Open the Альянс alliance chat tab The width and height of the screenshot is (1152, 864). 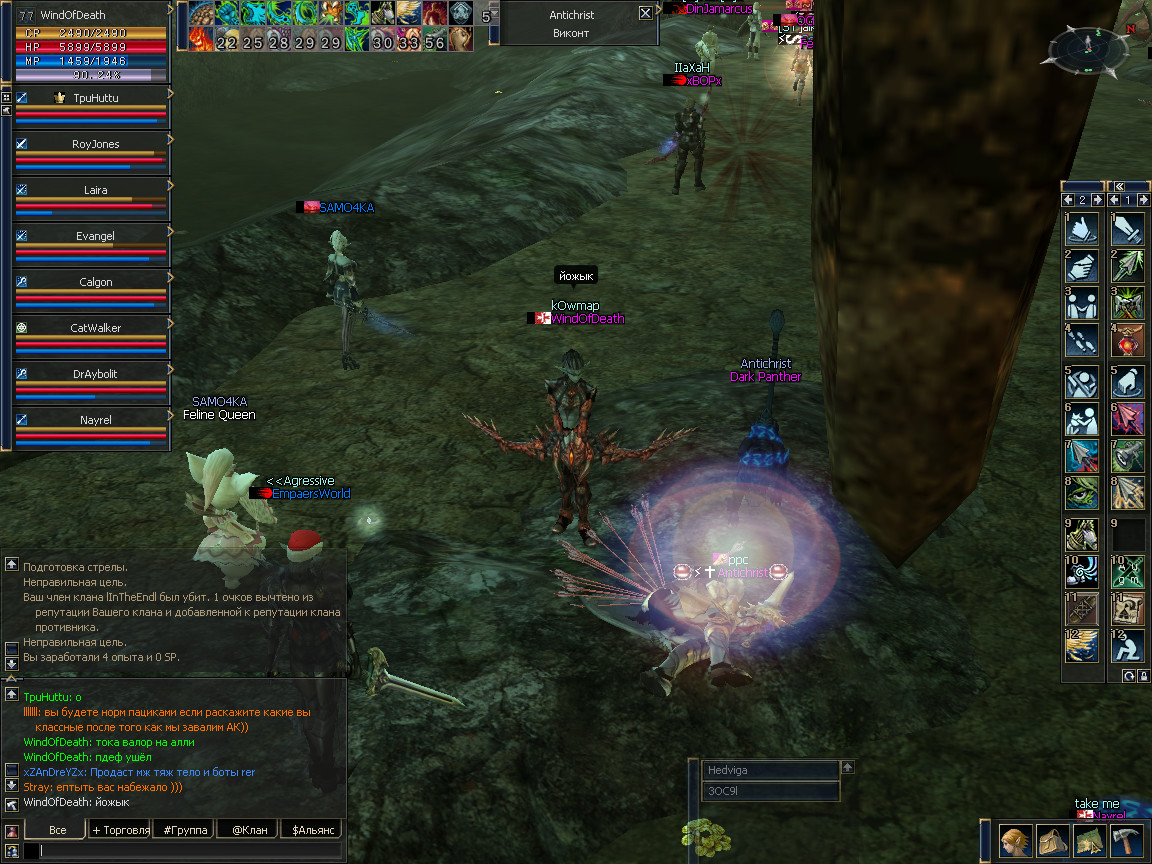(x=310, y=830)
